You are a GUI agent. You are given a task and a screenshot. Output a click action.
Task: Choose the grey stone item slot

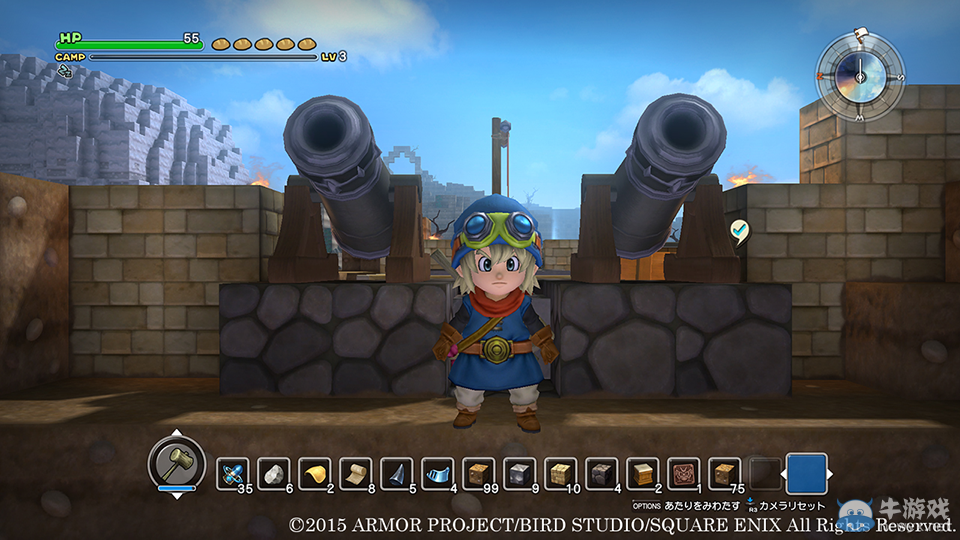274,473
